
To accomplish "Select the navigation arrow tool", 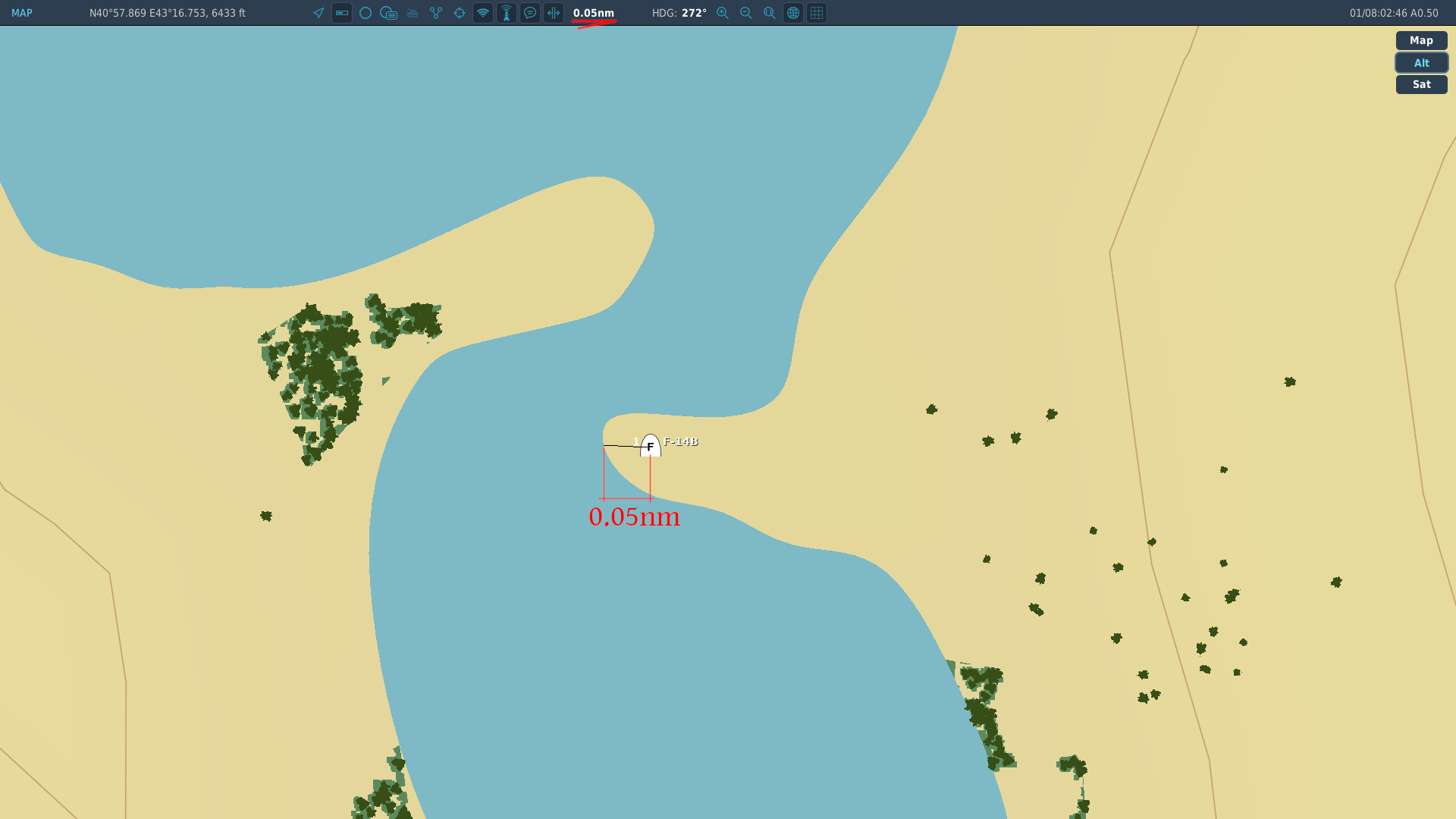I will point(318,13).
